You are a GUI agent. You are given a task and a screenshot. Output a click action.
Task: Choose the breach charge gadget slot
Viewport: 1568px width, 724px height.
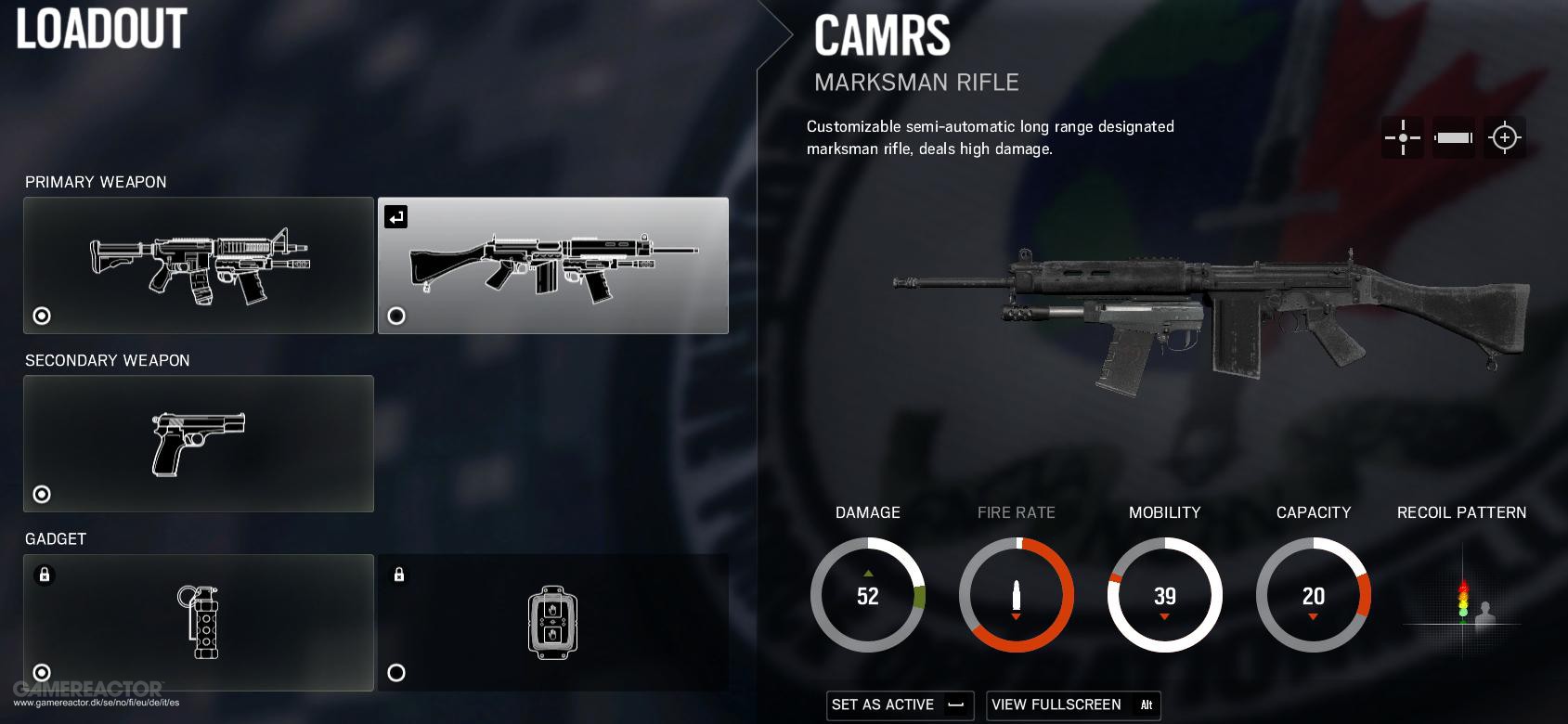click(x=552, y=622)
